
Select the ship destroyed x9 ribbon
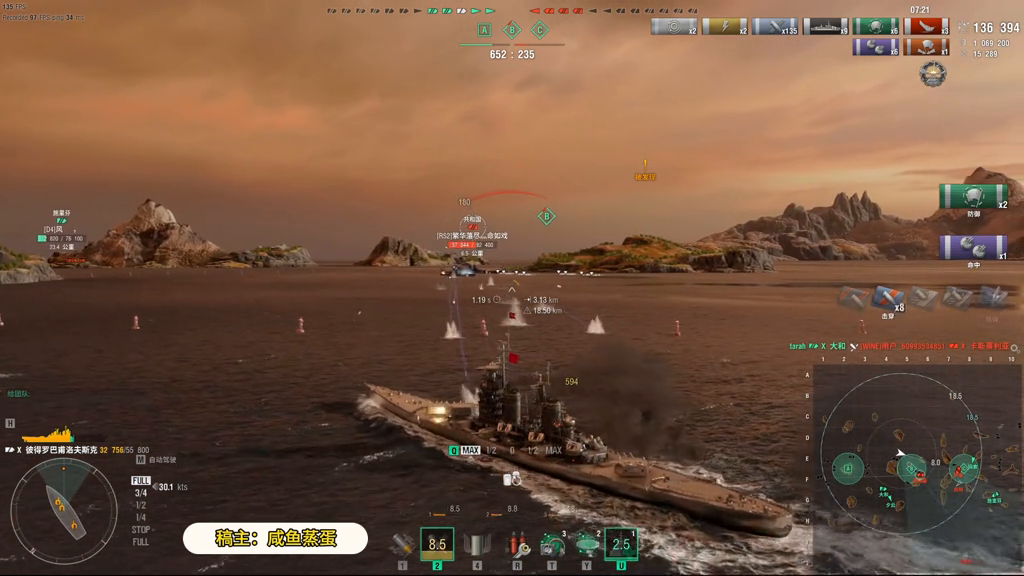click(x=825, y=27)
